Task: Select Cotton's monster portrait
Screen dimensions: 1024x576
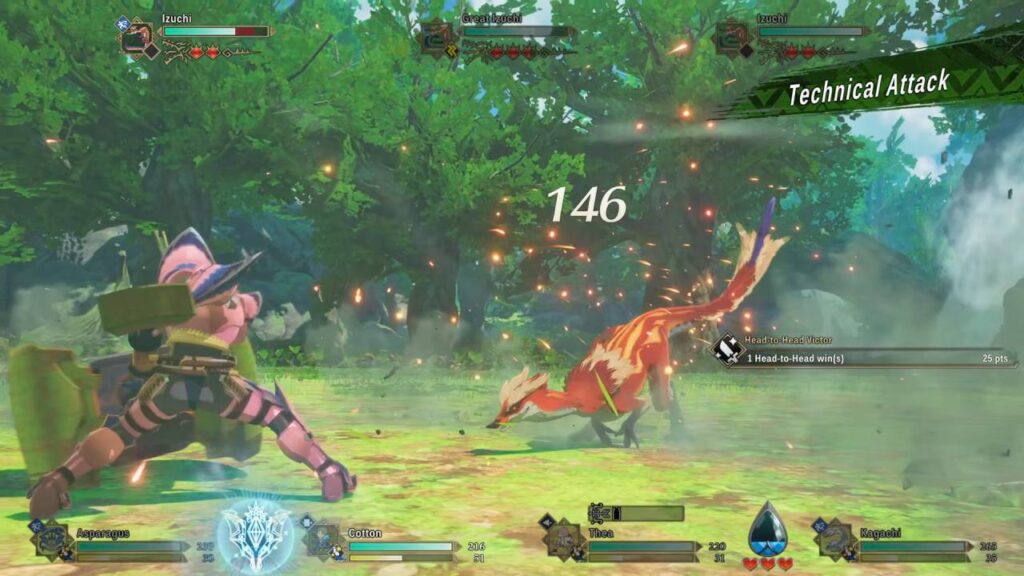Action: click(322, 539)
